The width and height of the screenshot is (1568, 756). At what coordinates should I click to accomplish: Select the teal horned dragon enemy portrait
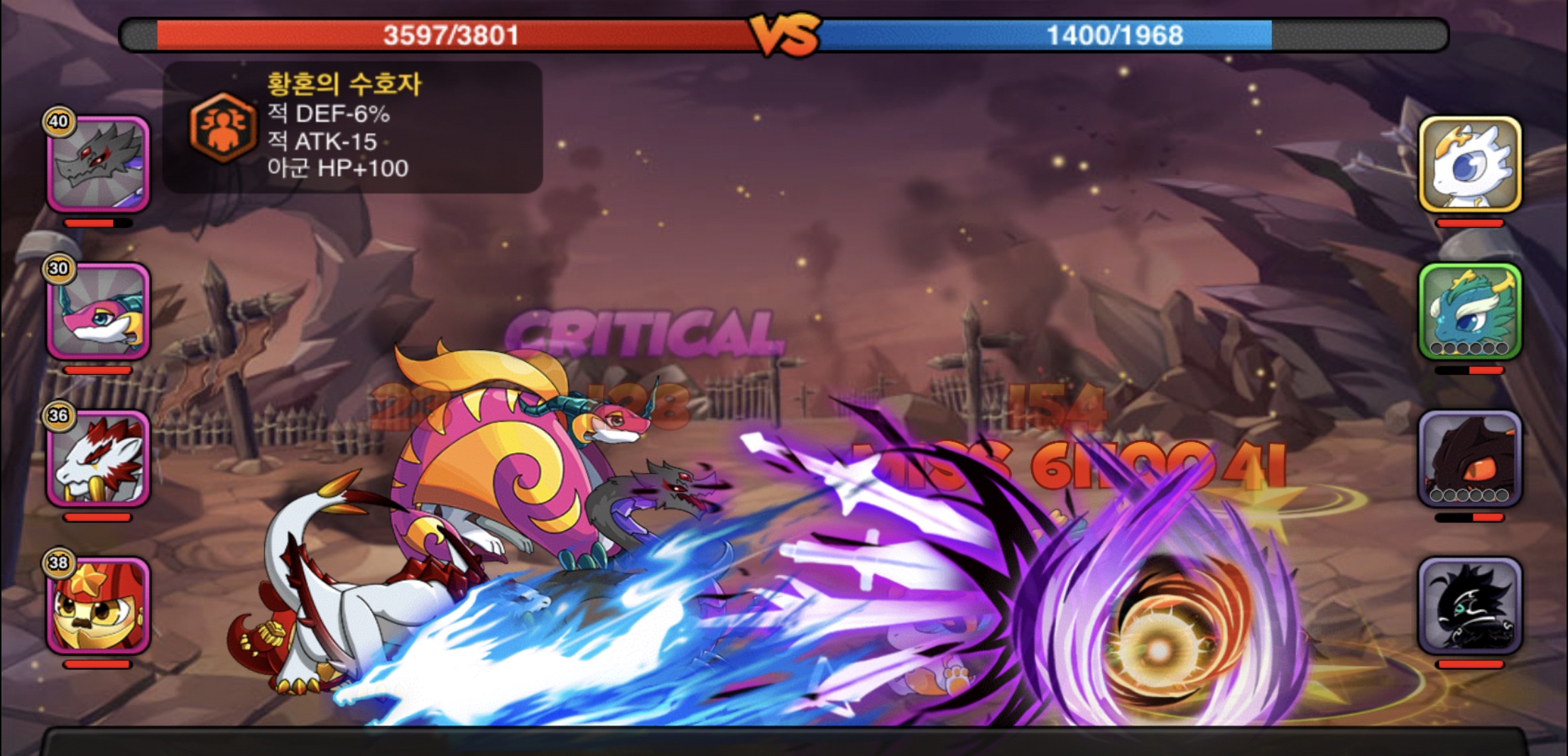[1469, 311]
